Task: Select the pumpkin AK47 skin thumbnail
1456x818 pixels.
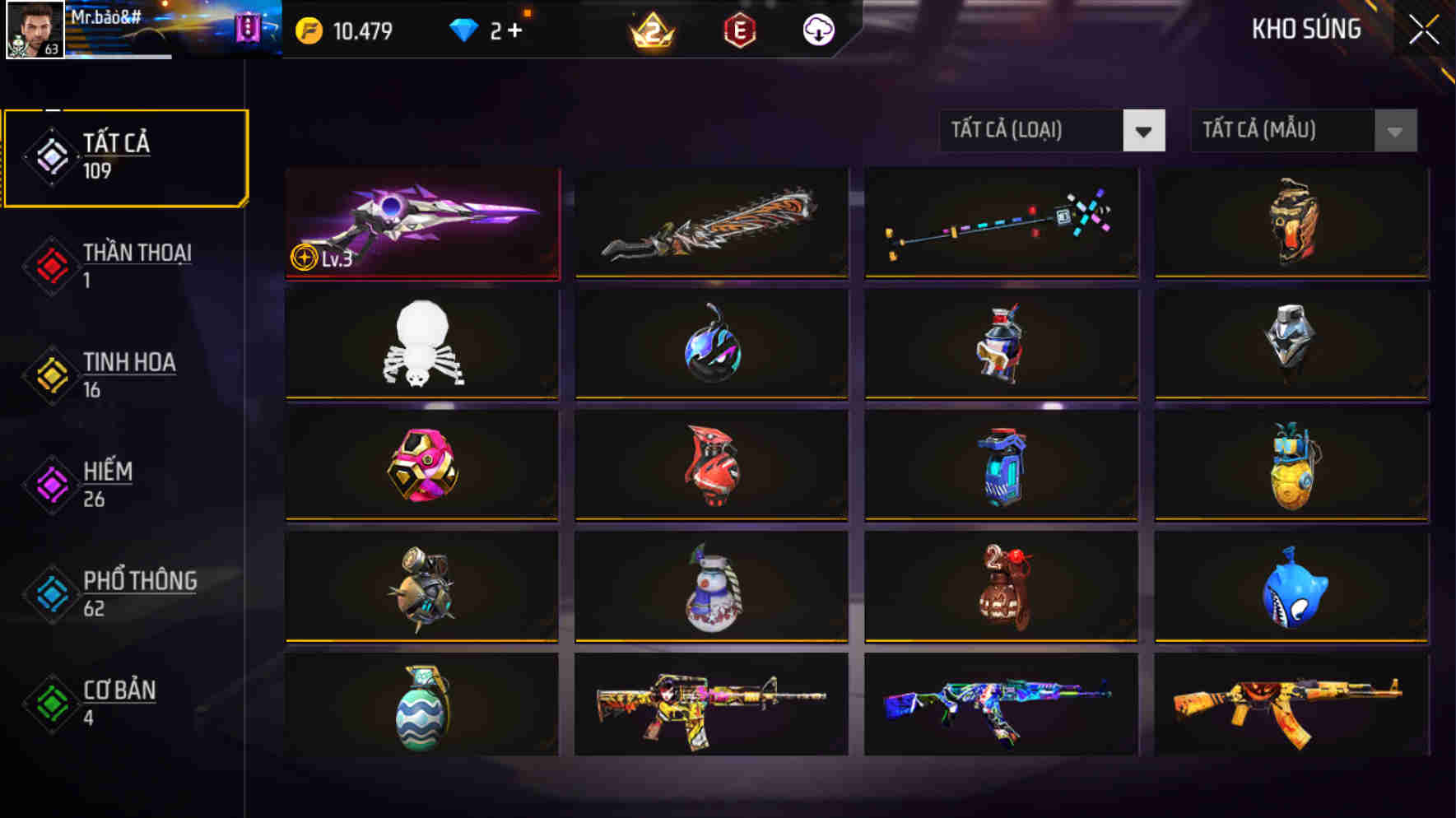Action: click(x=1291, y=706)
